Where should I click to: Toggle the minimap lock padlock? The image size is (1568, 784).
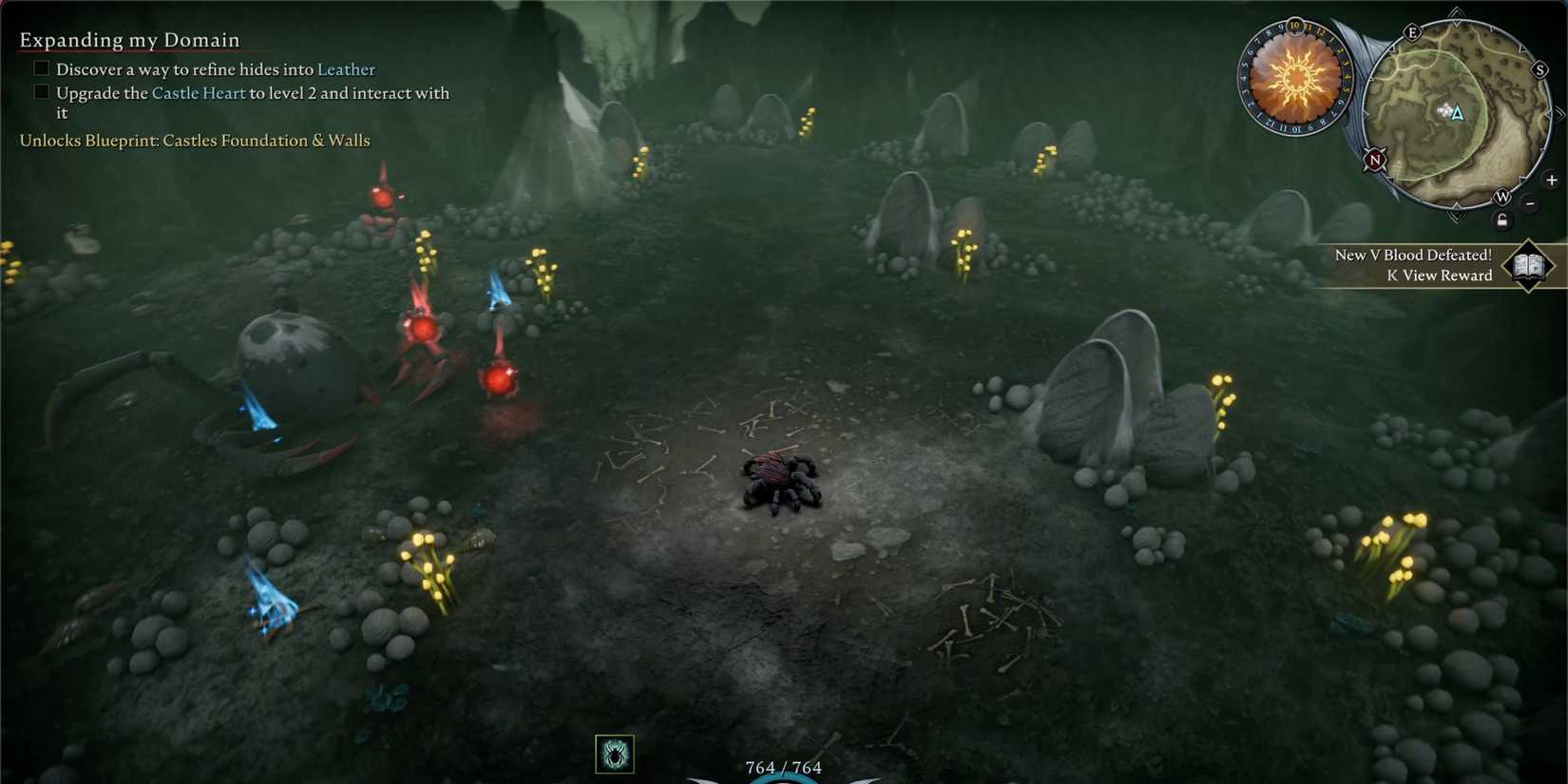pyautogui.click(x=1502, y=220)
